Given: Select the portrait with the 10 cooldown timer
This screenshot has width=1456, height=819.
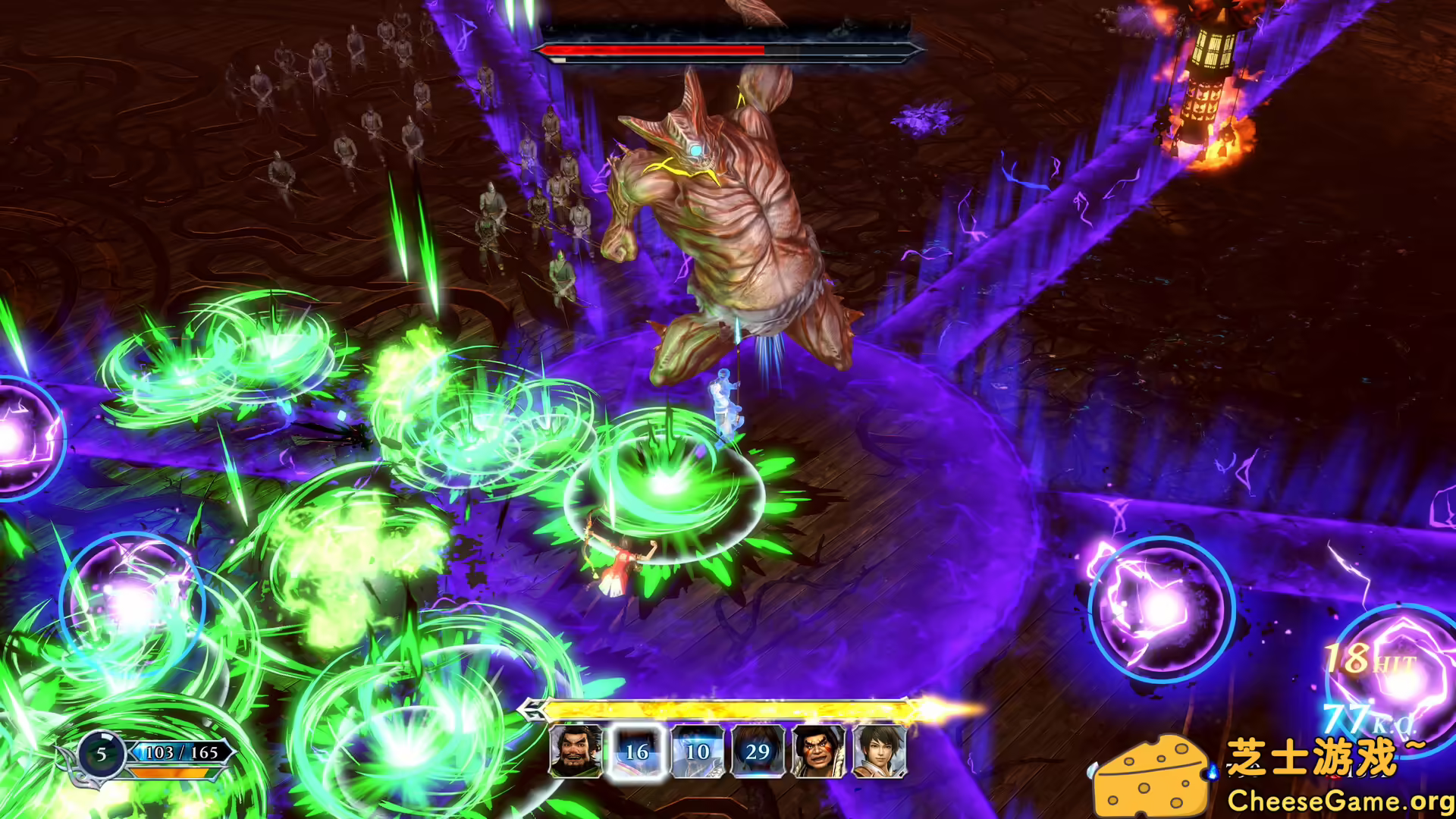Looking at the screenshot, I should tap(698, 752).
